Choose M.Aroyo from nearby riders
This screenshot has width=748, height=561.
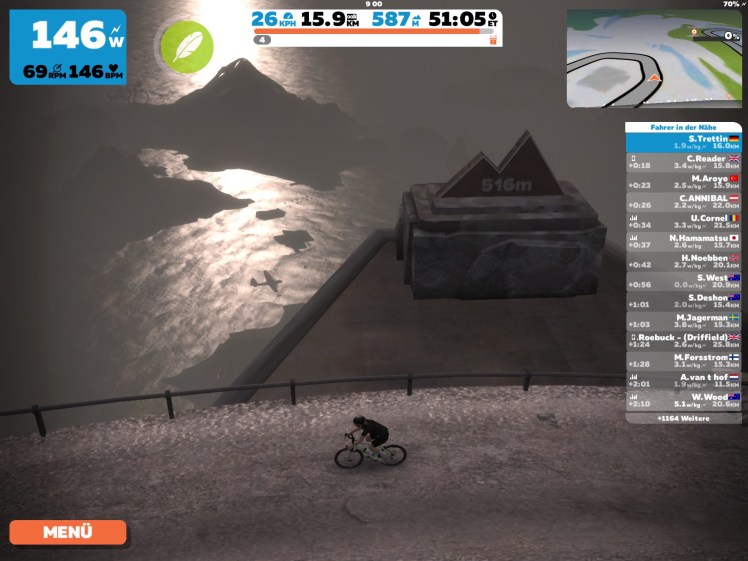pos(683,182)
